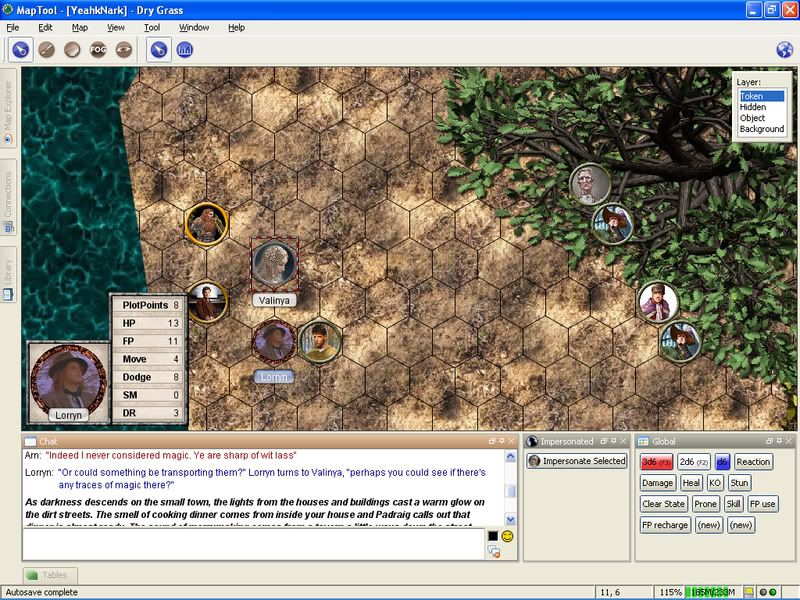Close the MapTool window
The image size is (800, 600).
[786, 9]
